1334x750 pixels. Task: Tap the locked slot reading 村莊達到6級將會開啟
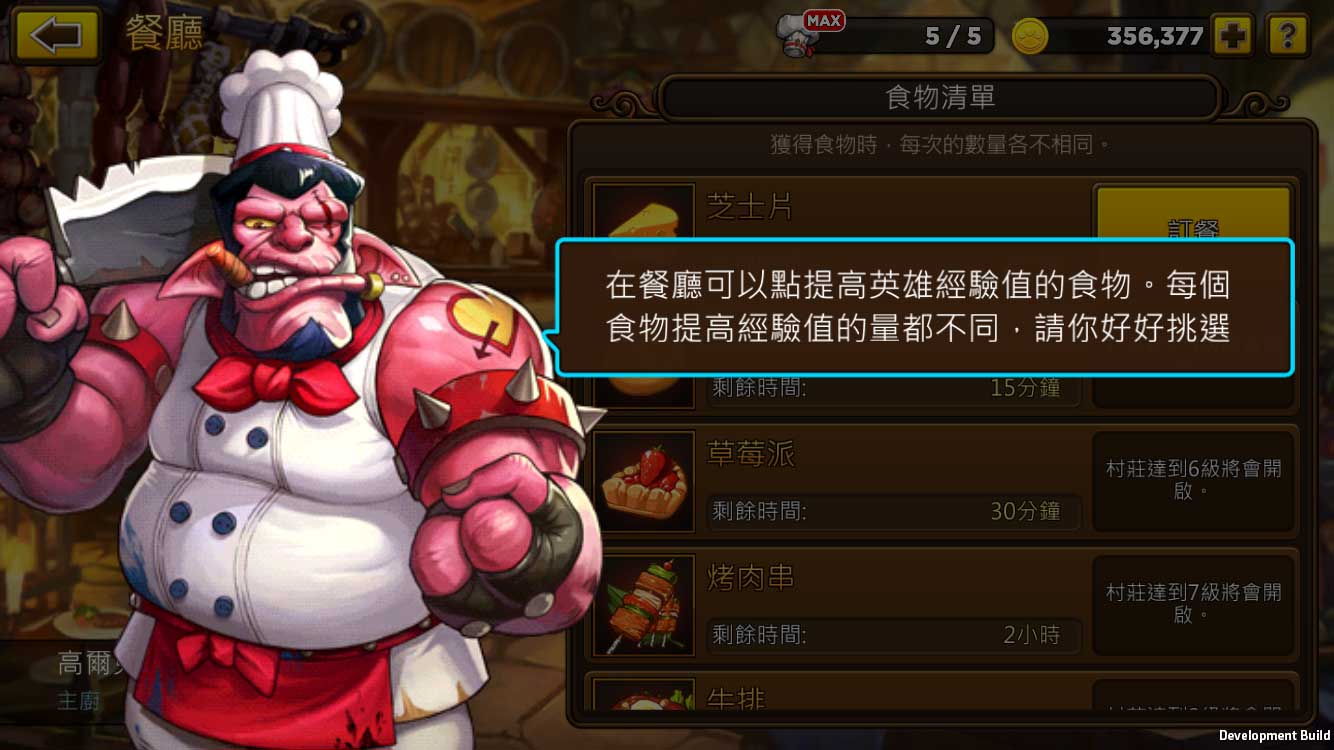point(1194,481)
